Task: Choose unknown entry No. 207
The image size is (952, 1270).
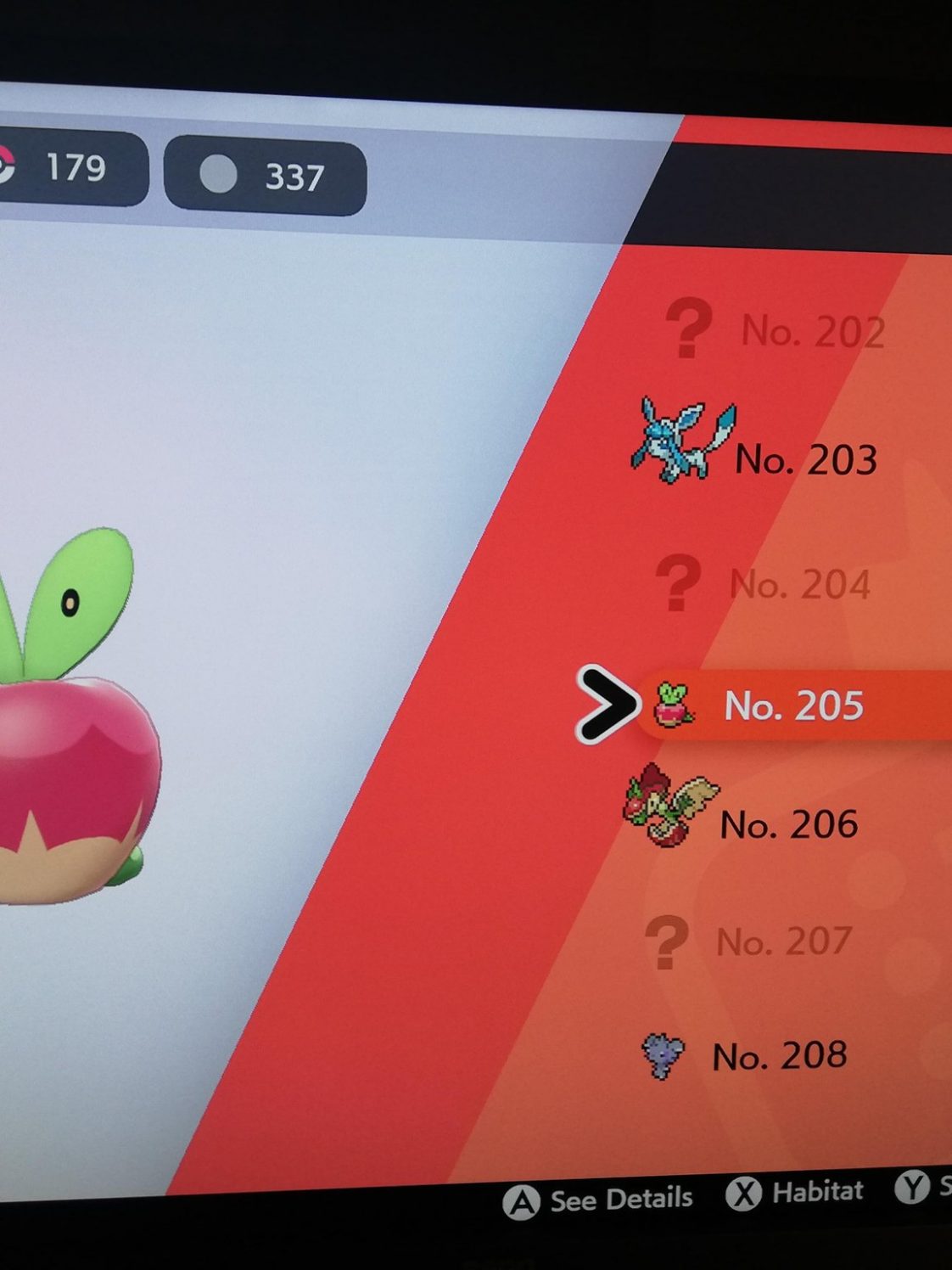Action: coord(782,941)
